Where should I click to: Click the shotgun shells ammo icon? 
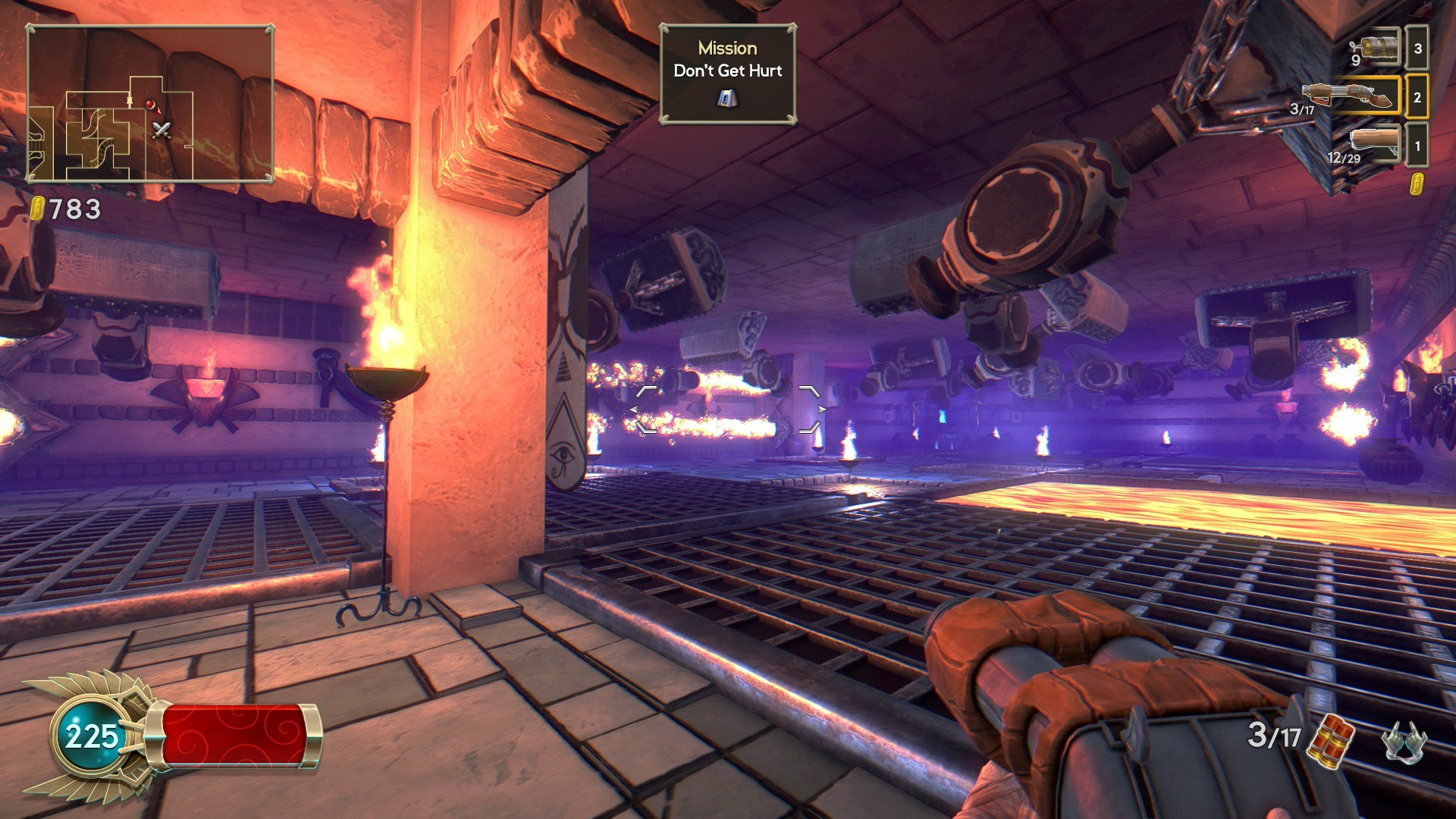coord(1334,738)
